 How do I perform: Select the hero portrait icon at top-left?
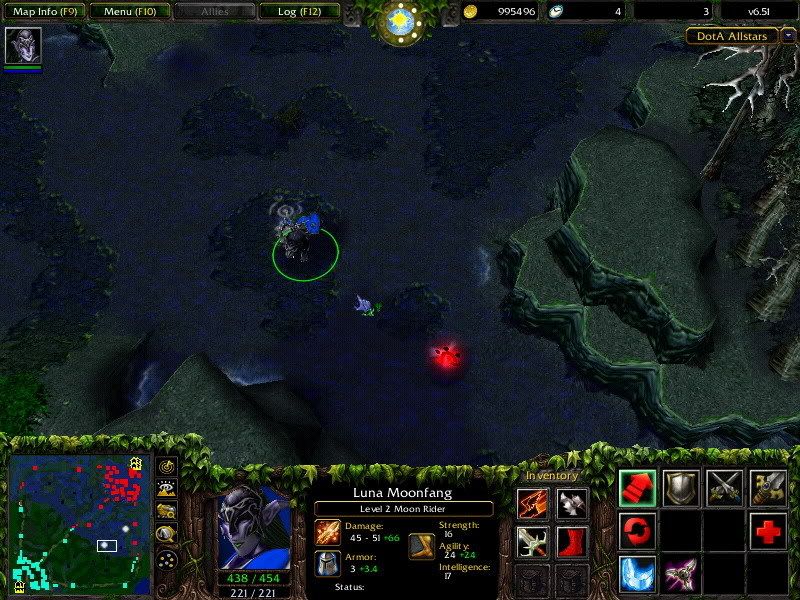click(22, 46)
